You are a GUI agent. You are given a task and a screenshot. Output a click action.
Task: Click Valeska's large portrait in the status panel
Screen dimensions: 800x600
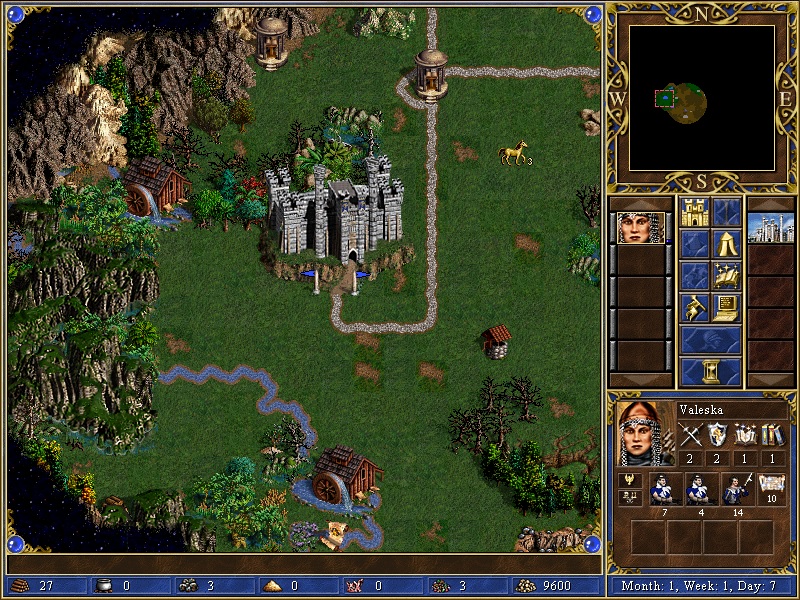pyautogui.click(x=642, y=433)
